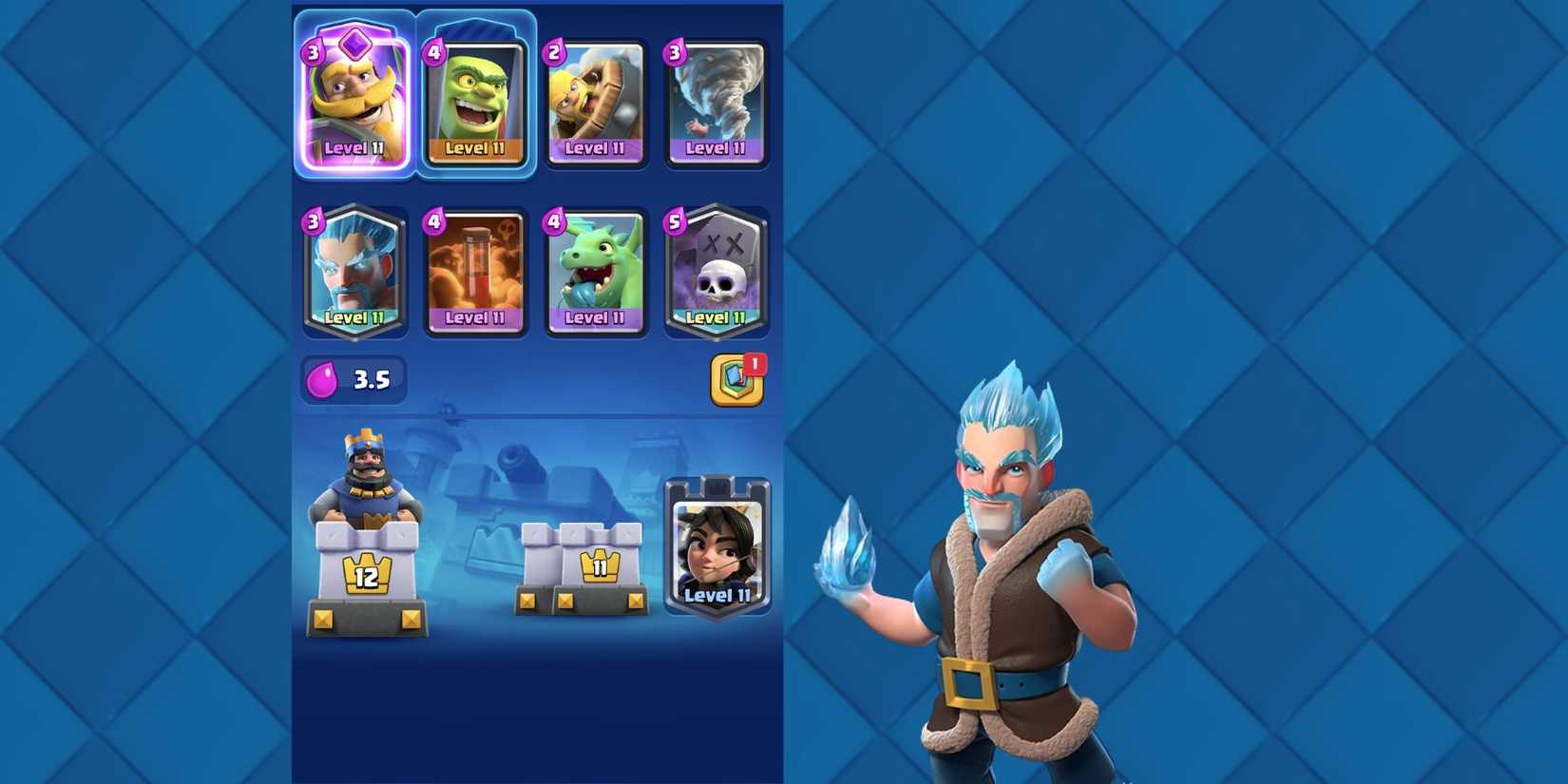Tap the Graveyard card

tap(717, 271)
